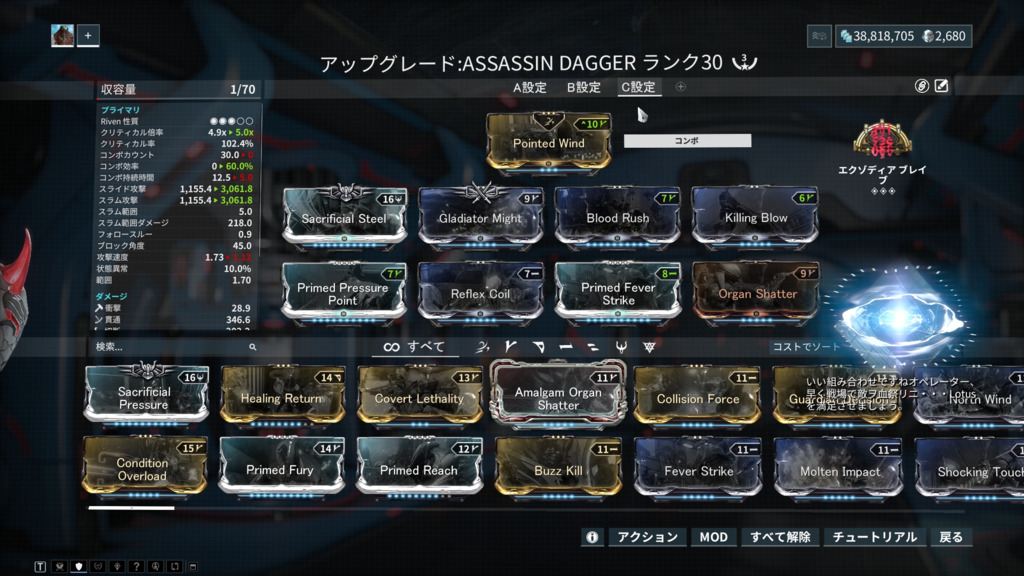
Task: Select the equipped Sacrificial Steel mod
Action: pos(344,215)
